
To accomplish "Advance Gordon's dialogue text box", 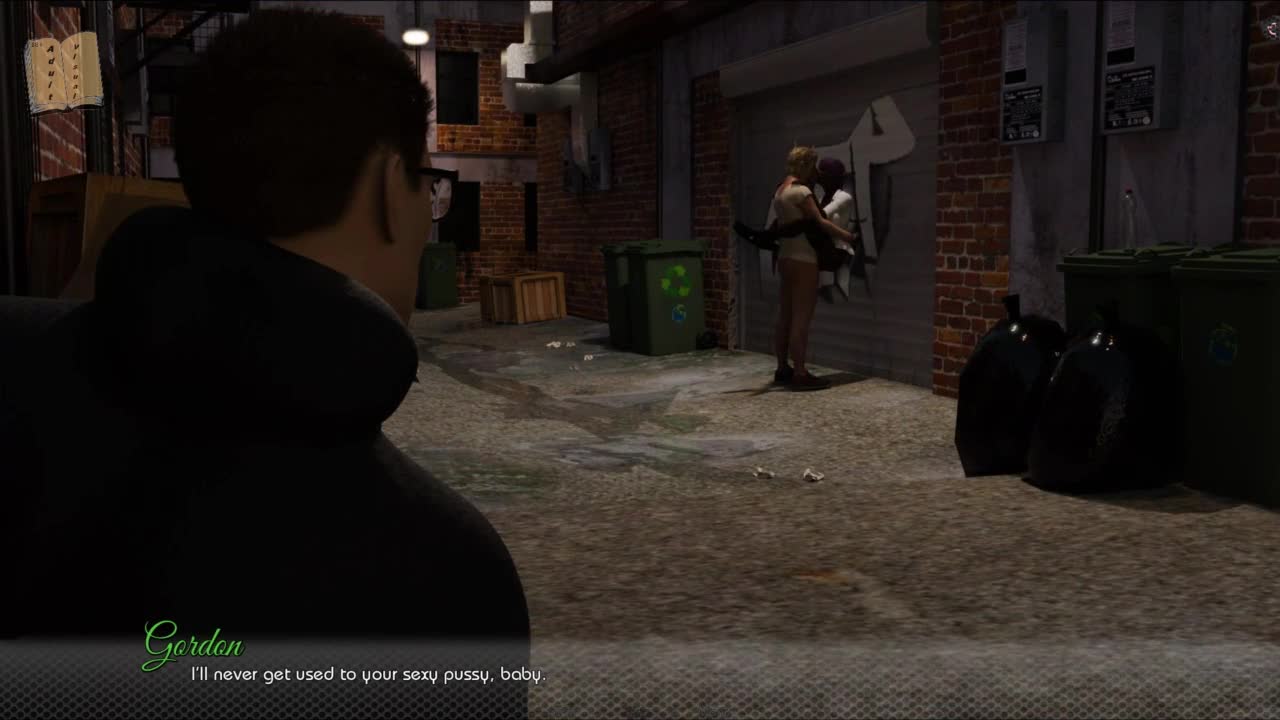I will [640, 675].
